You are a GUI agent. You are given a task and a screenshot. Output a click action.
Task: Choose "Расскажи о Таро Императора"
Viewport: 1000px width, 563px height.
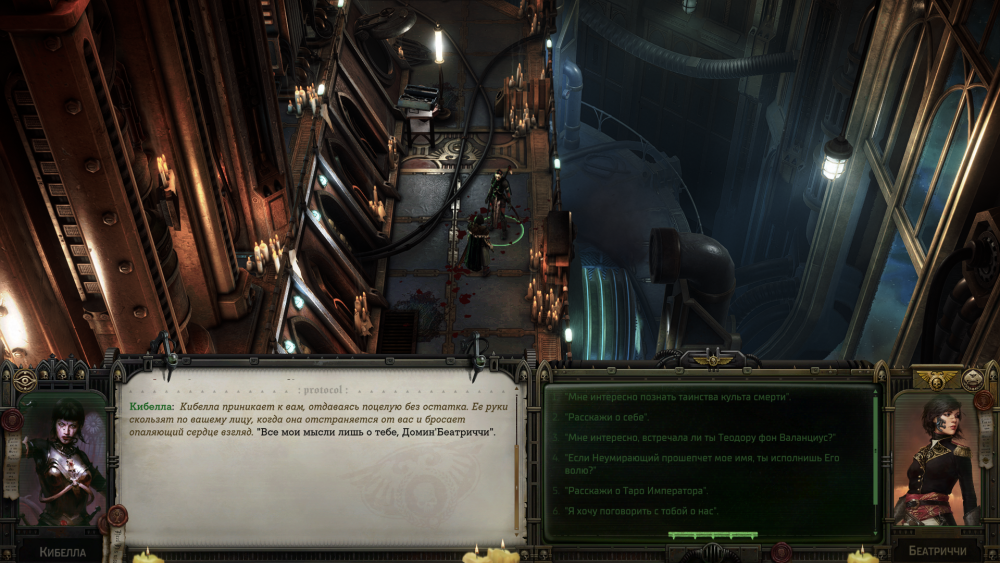[x=636, y=490]
